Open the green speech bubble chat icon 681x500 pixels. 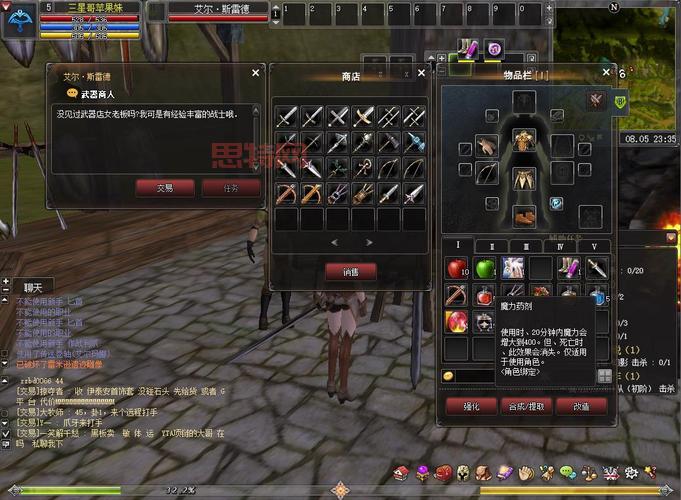[x=567, y=472]
